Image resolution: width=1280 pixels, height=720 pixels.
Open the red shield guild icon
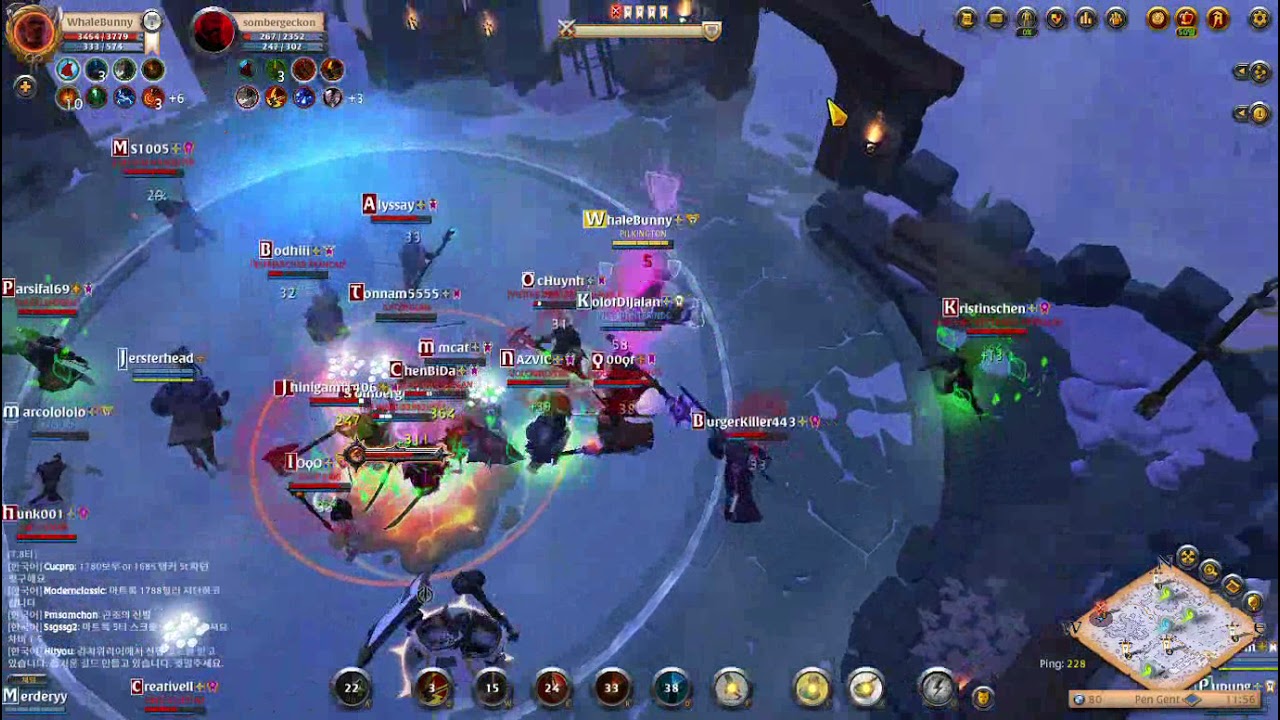click(1056, 18)
